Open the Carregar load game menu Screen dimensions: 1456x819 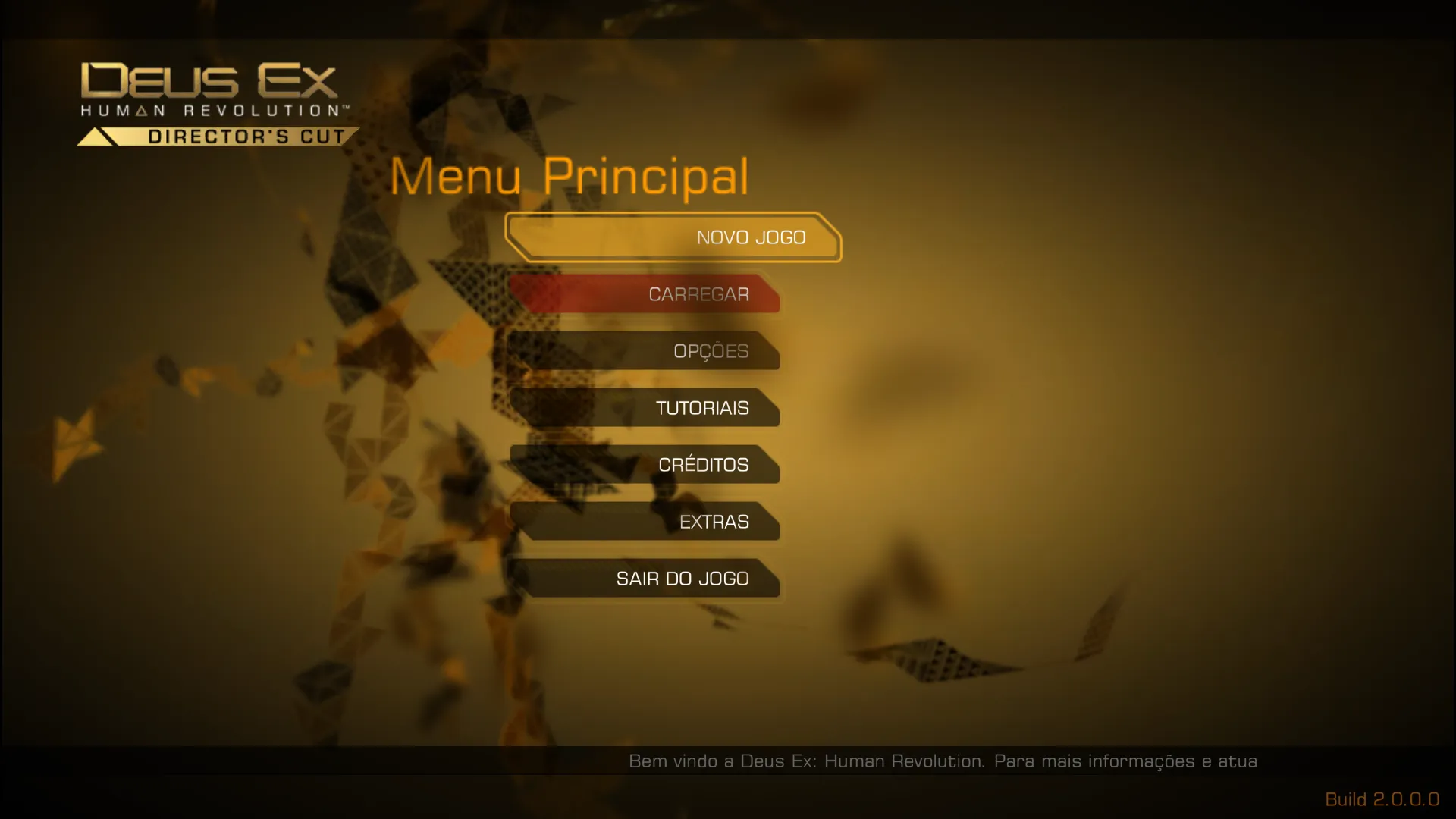click(x=646, y=294)
